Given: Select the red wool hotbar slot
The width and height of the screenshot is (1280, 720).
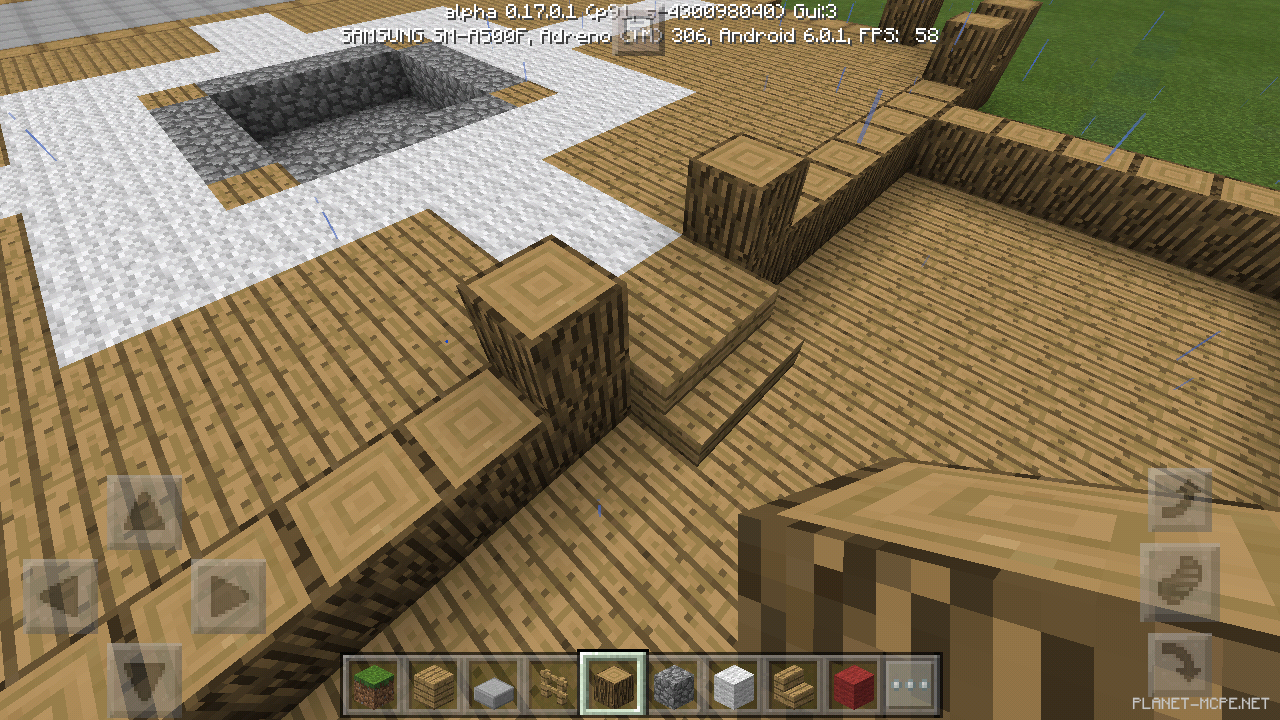Looking at the screenshot, I should [851, 685].
